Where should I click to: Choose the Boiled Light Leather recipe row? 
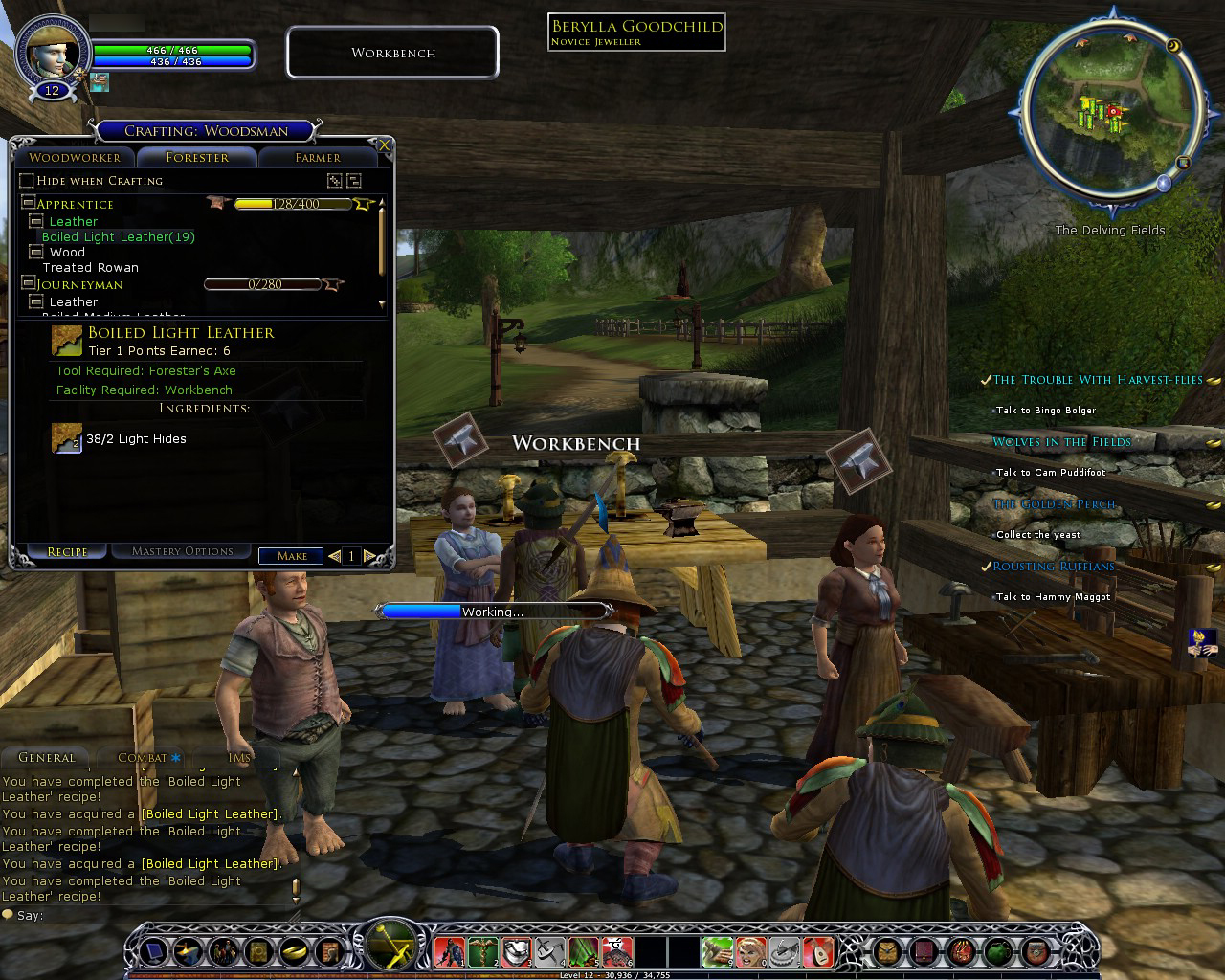click(118, 237)
